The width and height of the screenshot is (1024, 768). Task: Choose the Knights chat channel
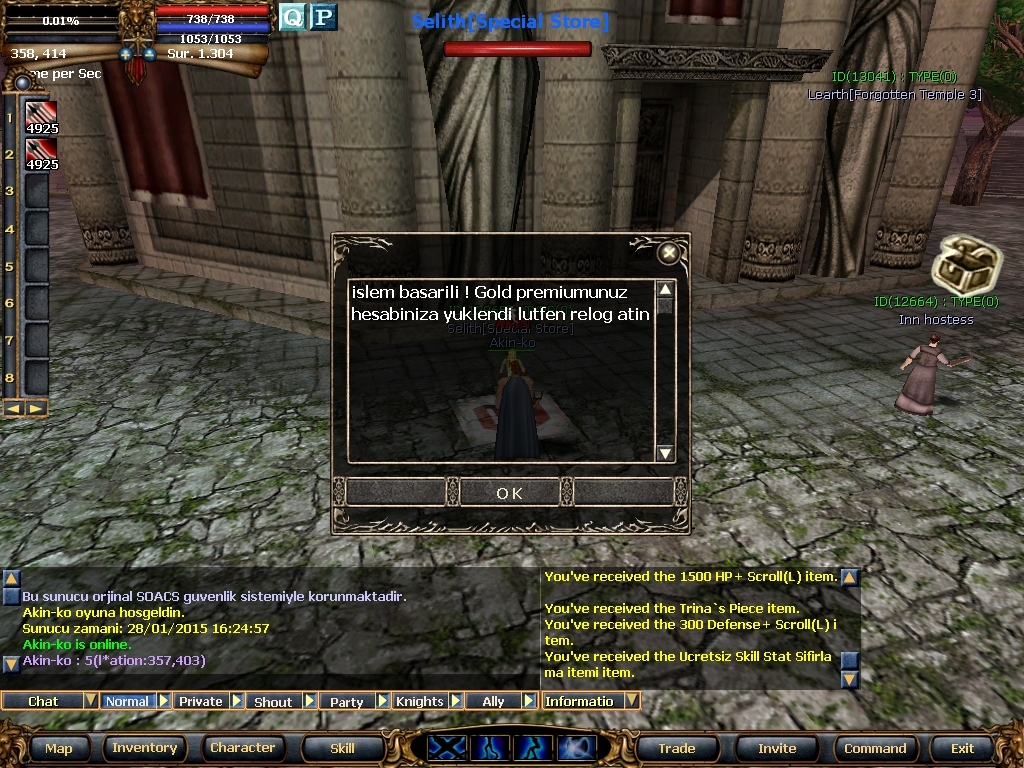tap(419, 701)
